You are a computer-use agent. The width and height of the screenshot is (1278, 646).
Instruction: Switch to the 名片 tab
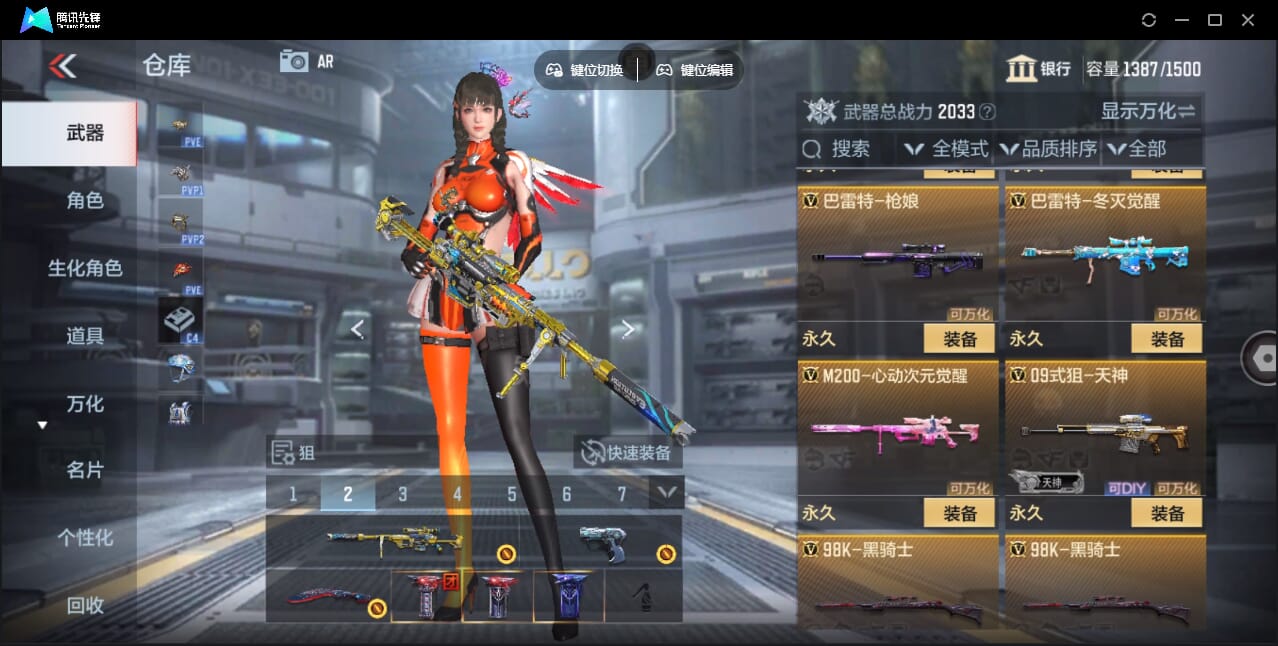click(x=85, y=470)
